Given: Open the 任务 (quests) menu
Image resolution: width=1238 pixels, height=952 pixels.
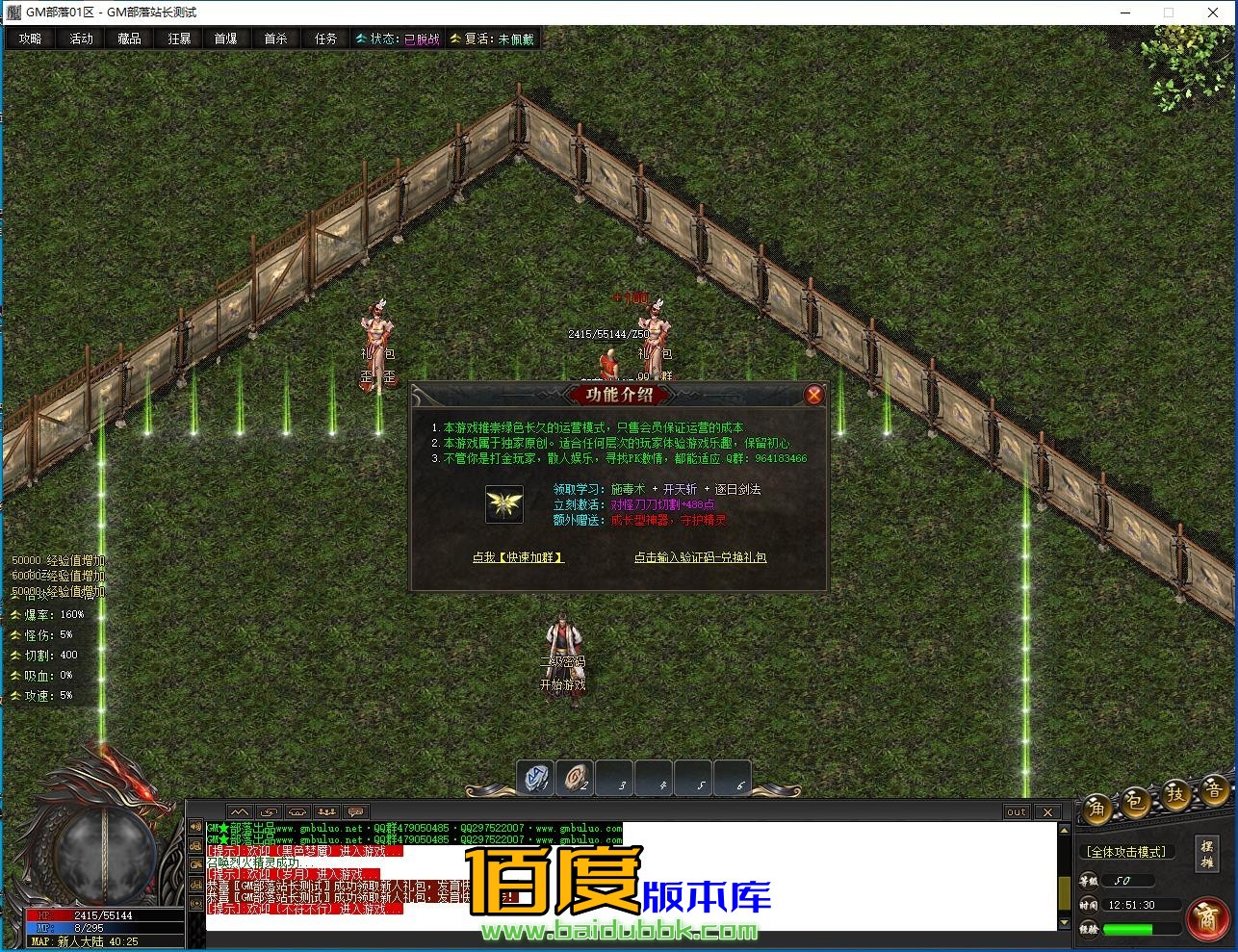Looking at the screenshot, I should pos(324,39).
